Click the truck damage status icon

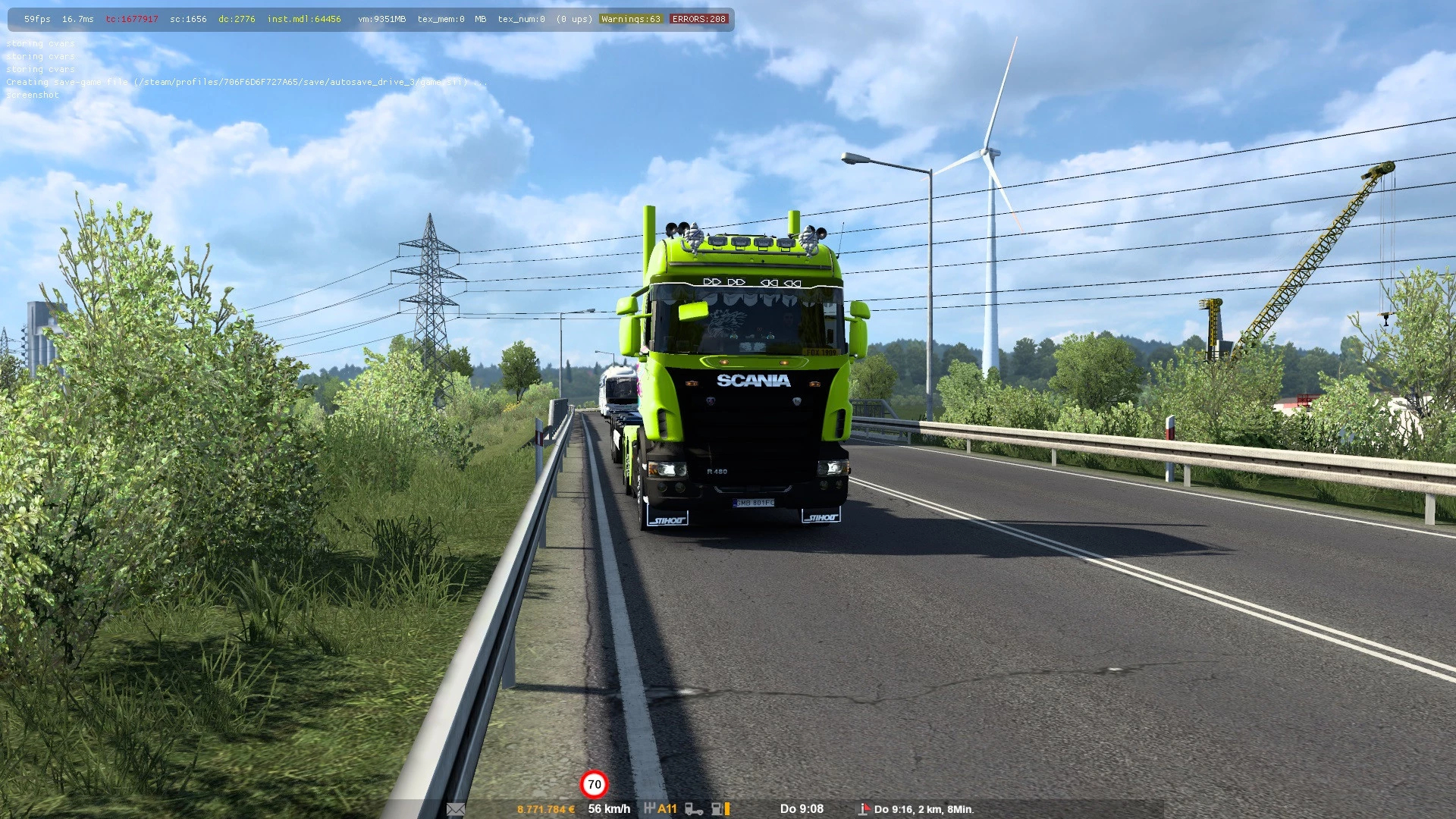click(x=693, y=809)
